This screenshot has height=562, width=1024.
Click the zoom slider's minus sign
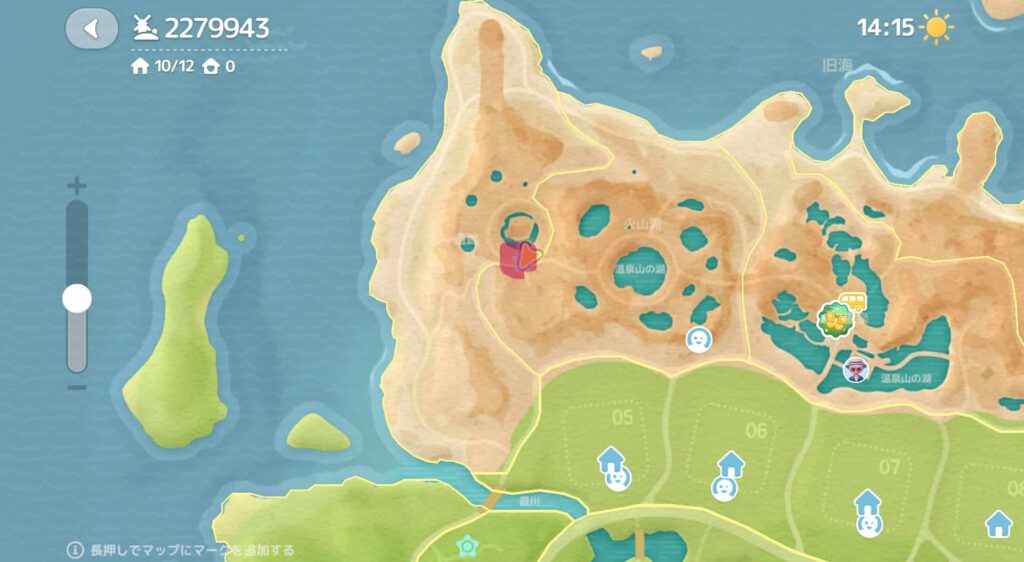77,388
